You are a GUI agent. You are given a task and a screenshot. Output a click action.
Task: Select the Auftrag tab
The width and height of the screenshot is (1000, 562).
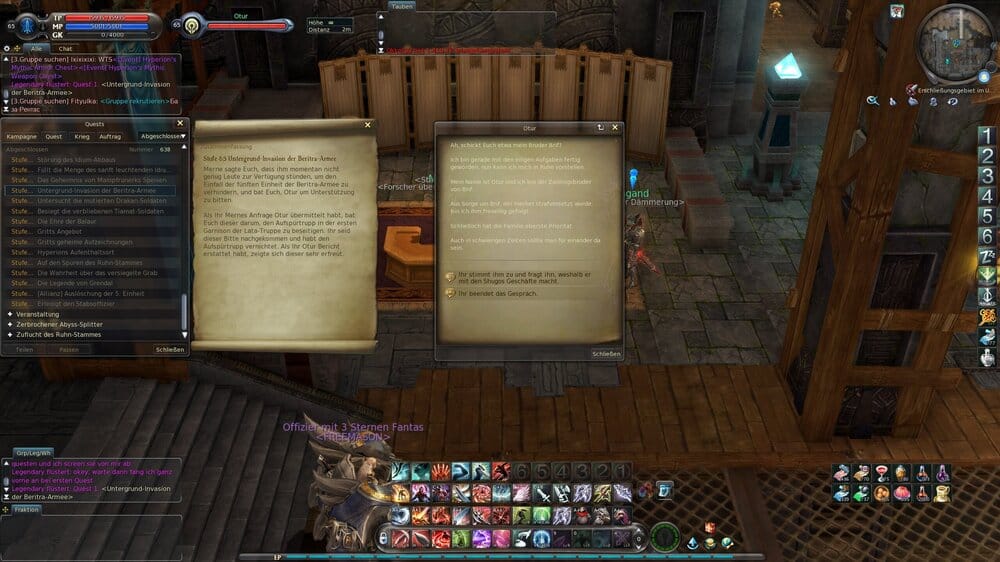pos(110,136)
